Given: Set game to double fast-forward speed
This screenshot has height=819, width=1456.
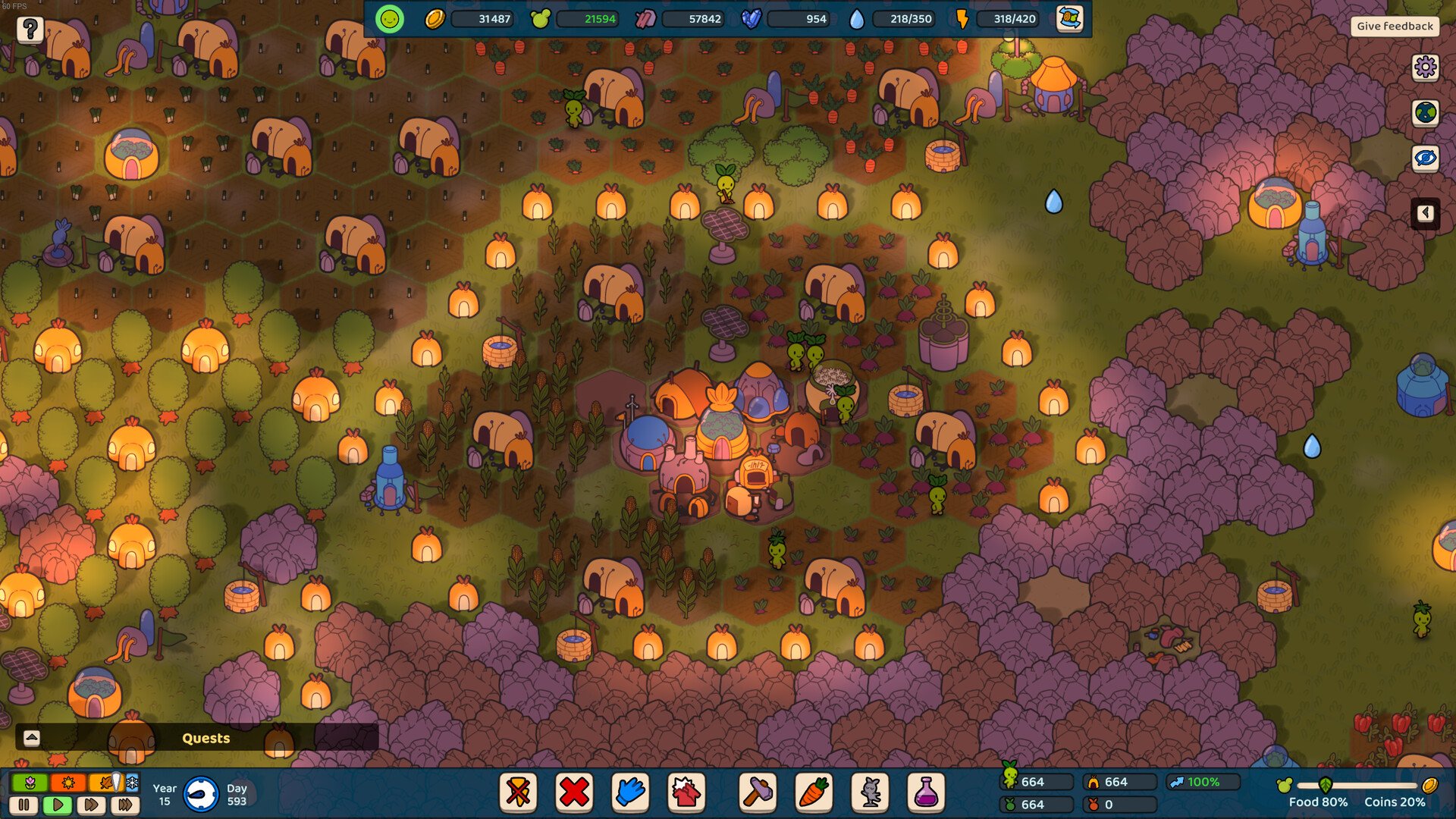Looking at the screenshot, I should click(91, 805).
